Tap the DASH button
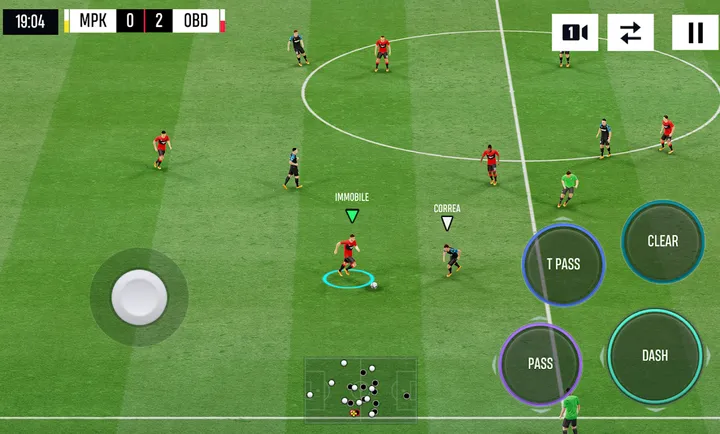Viewport: 720px width, 434px height. 655,355
